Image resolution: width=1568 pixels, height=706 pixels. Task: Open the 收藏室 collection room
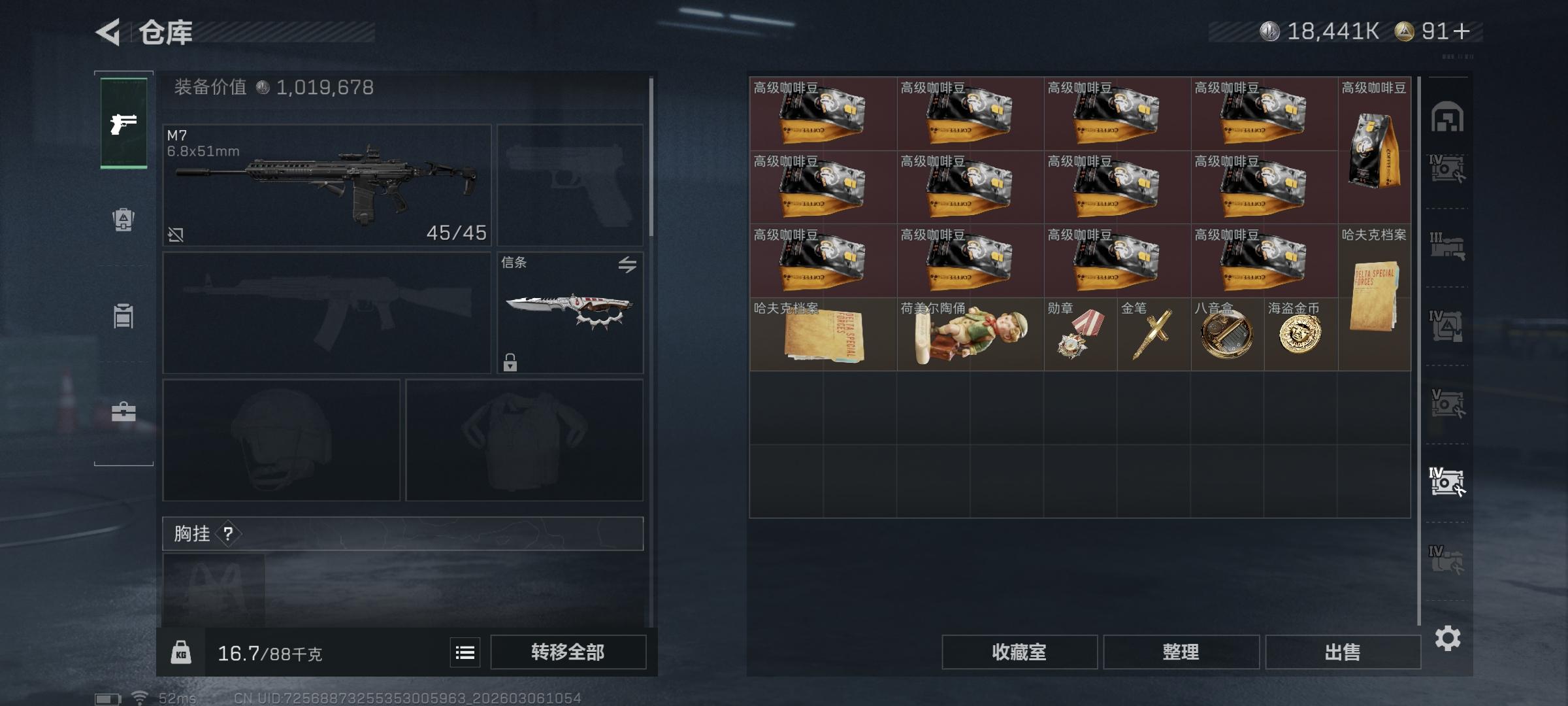(1019, 652)
